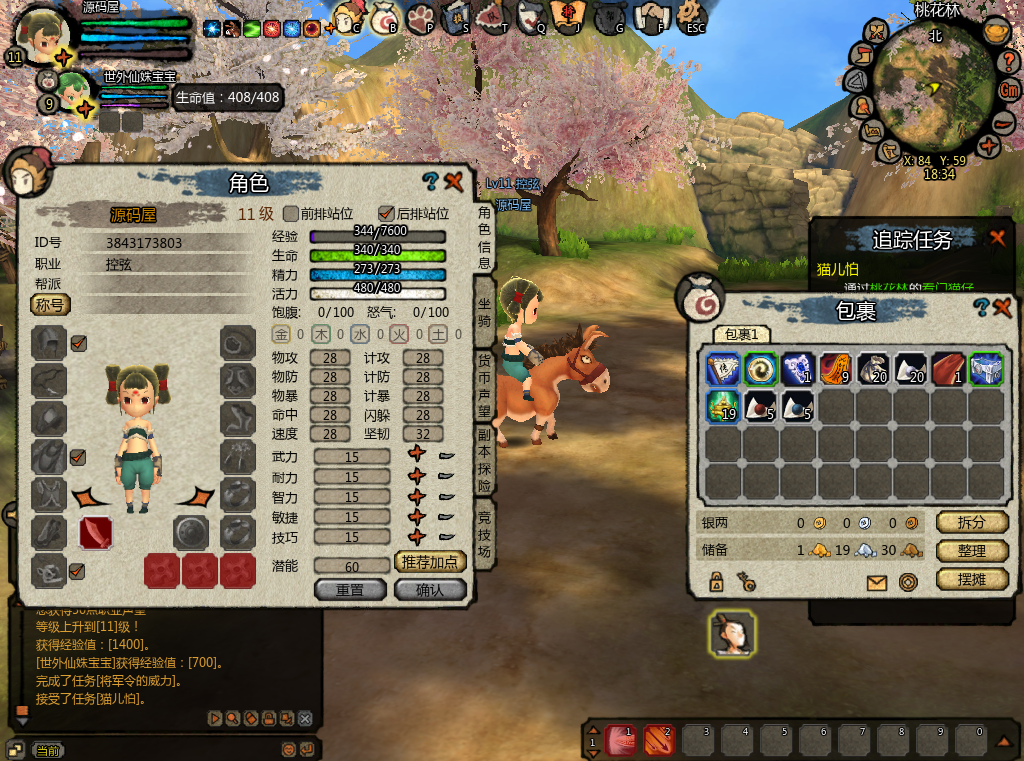Switch to the 坐骑 mount tab
Screen dimensions: 1024x761
pyautogui.click(x=484, y=311)
